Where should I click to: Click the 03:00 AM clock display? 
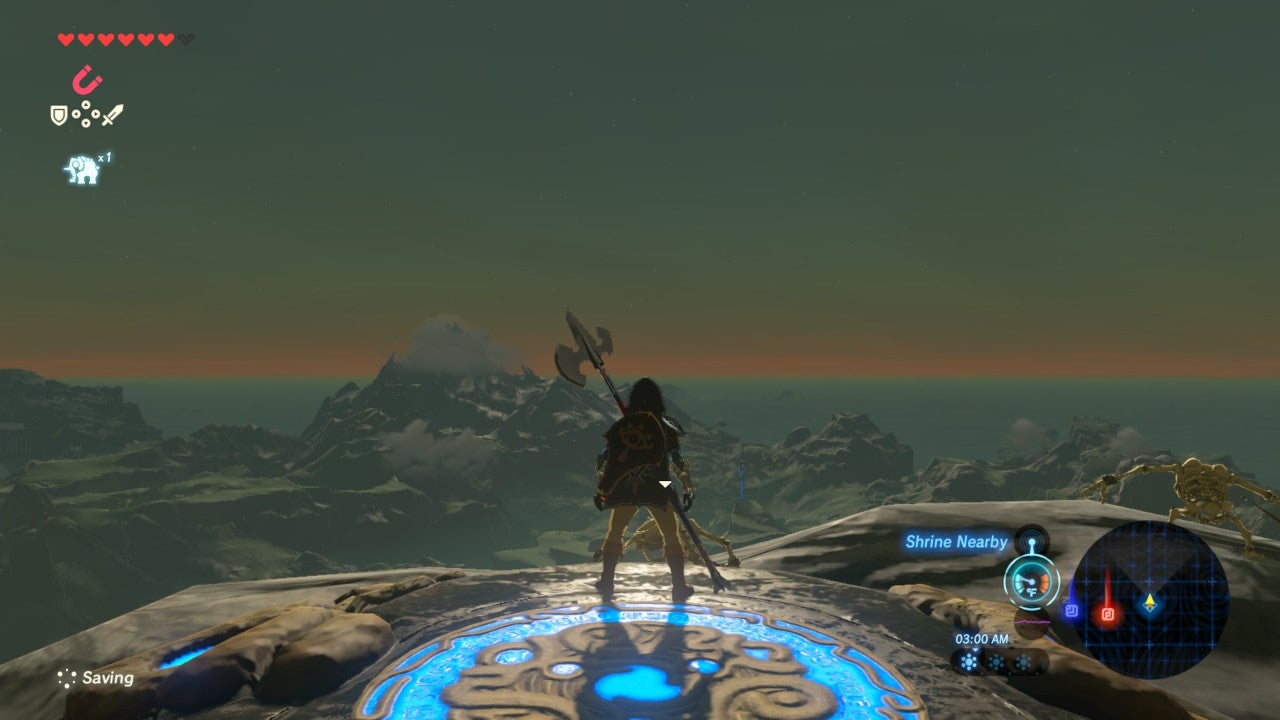coord(984,638)
